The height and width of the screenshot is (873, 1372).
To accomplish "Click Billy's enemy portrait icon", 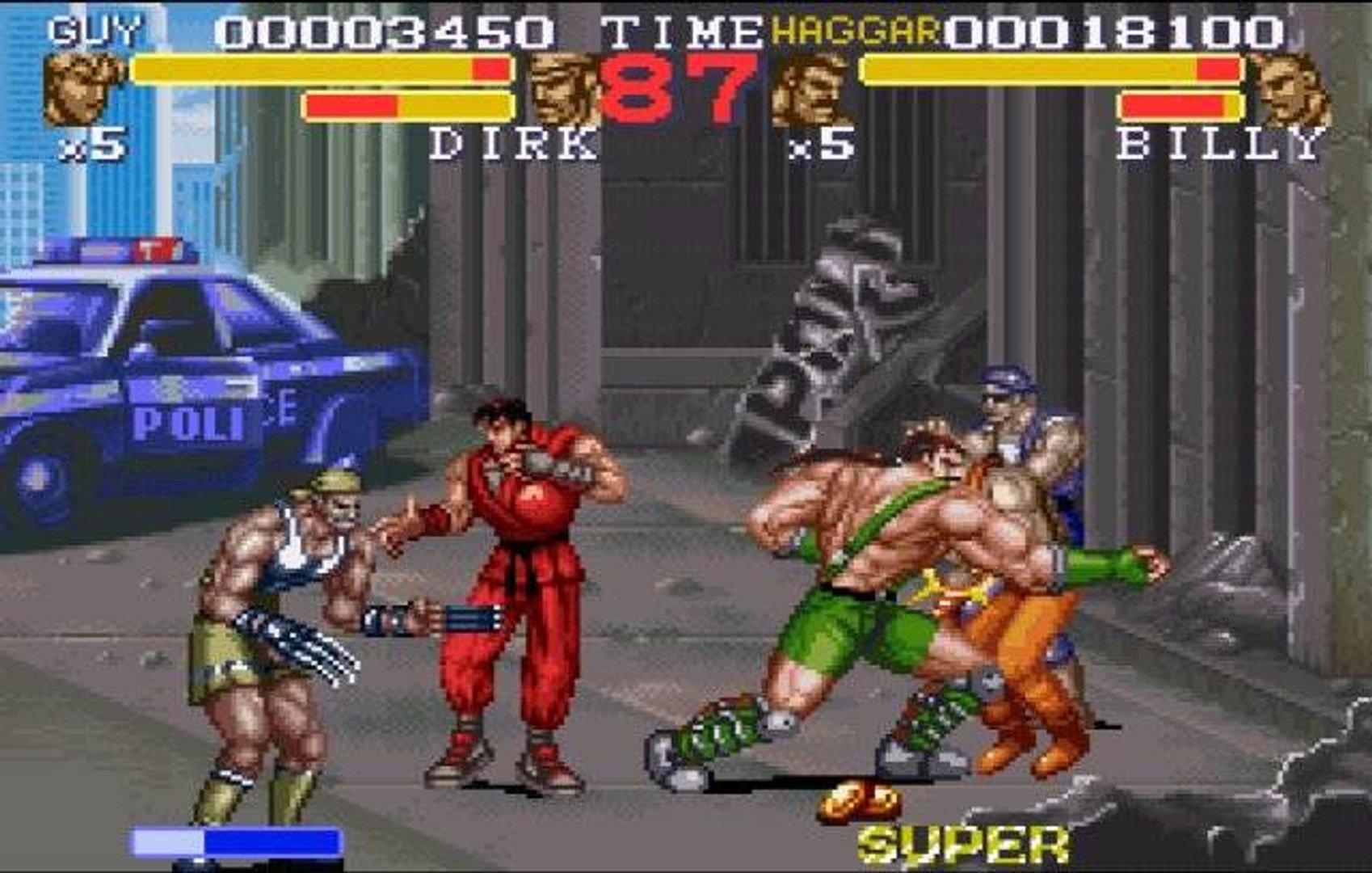I will click(x=1293, y=89).
